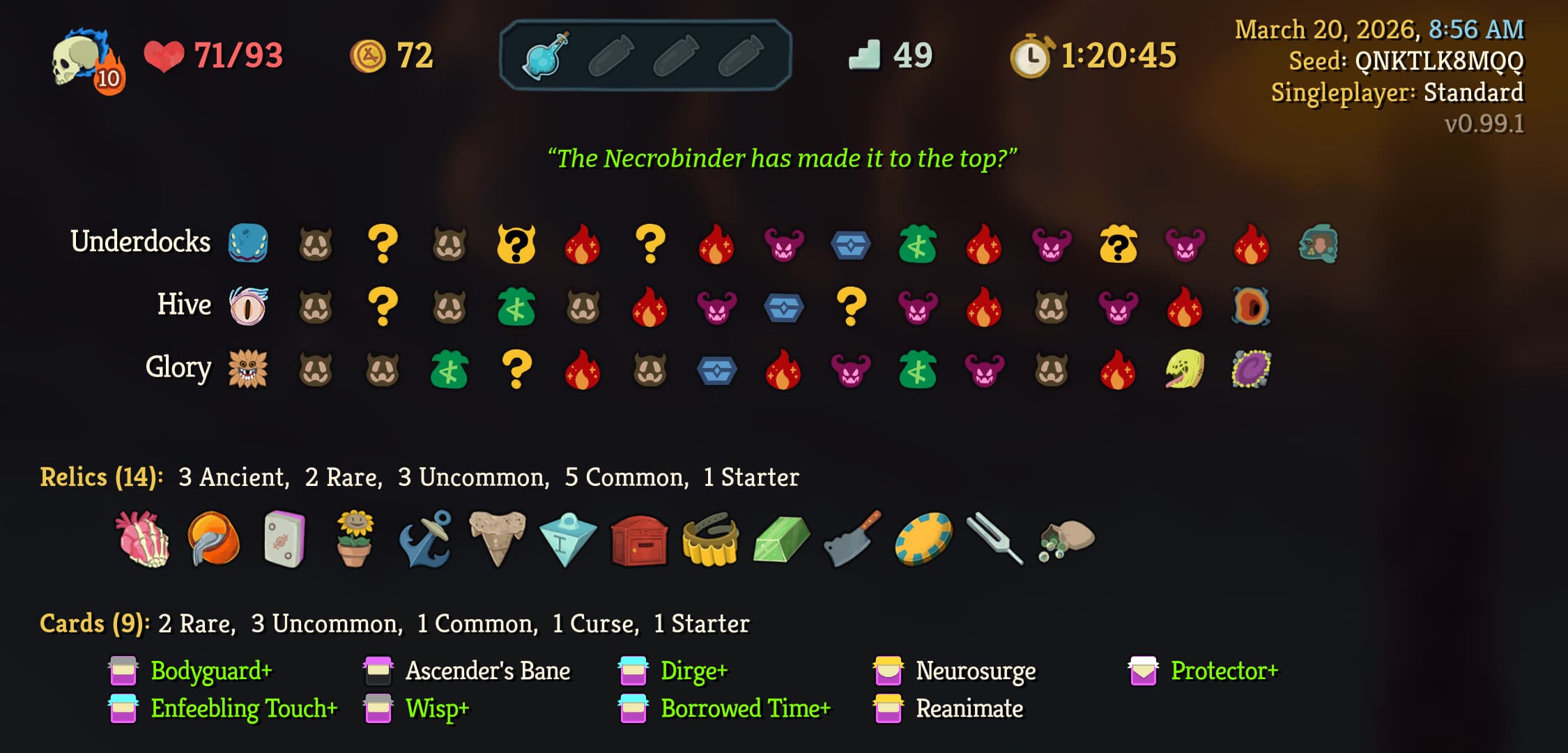Select the skeletal heart relic icon
Image resolution: width=1568 pixels, height=753 pixels.
point(143,537)
